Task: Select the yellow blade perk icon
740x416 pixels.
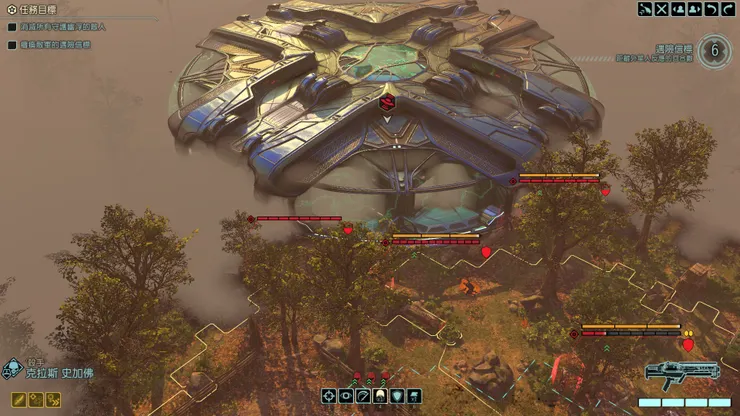Action: (x=18, y=399)
